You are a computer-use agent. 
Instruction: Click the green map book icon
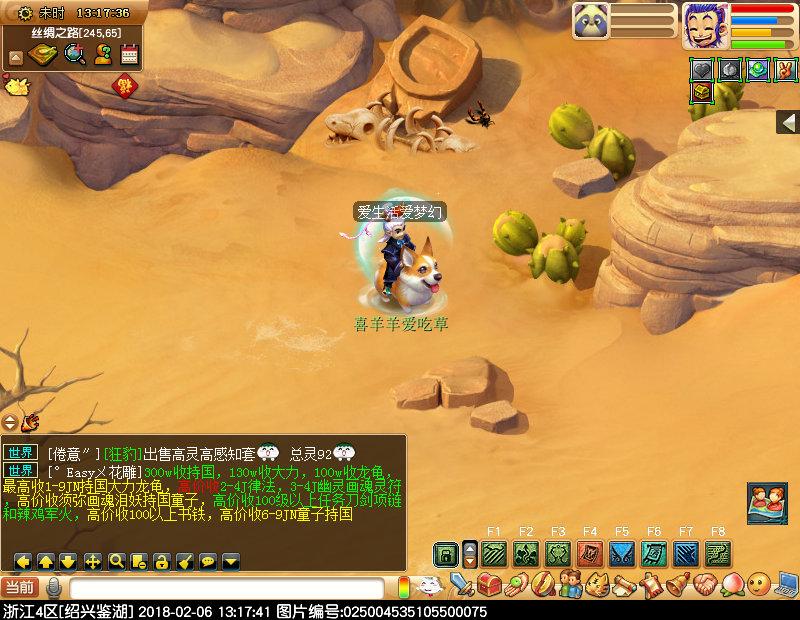[x=43, y=55]
